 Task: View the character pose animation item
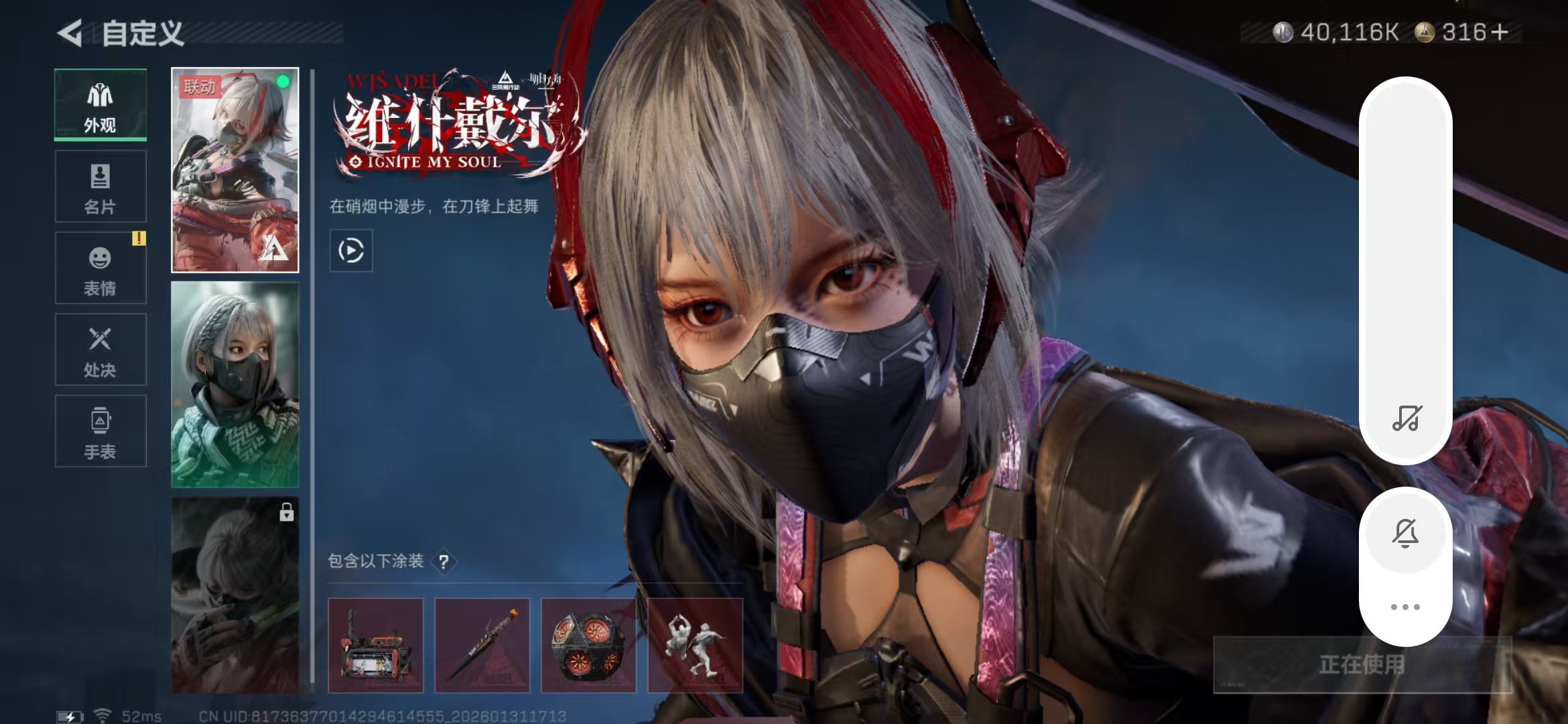[695, 645]
